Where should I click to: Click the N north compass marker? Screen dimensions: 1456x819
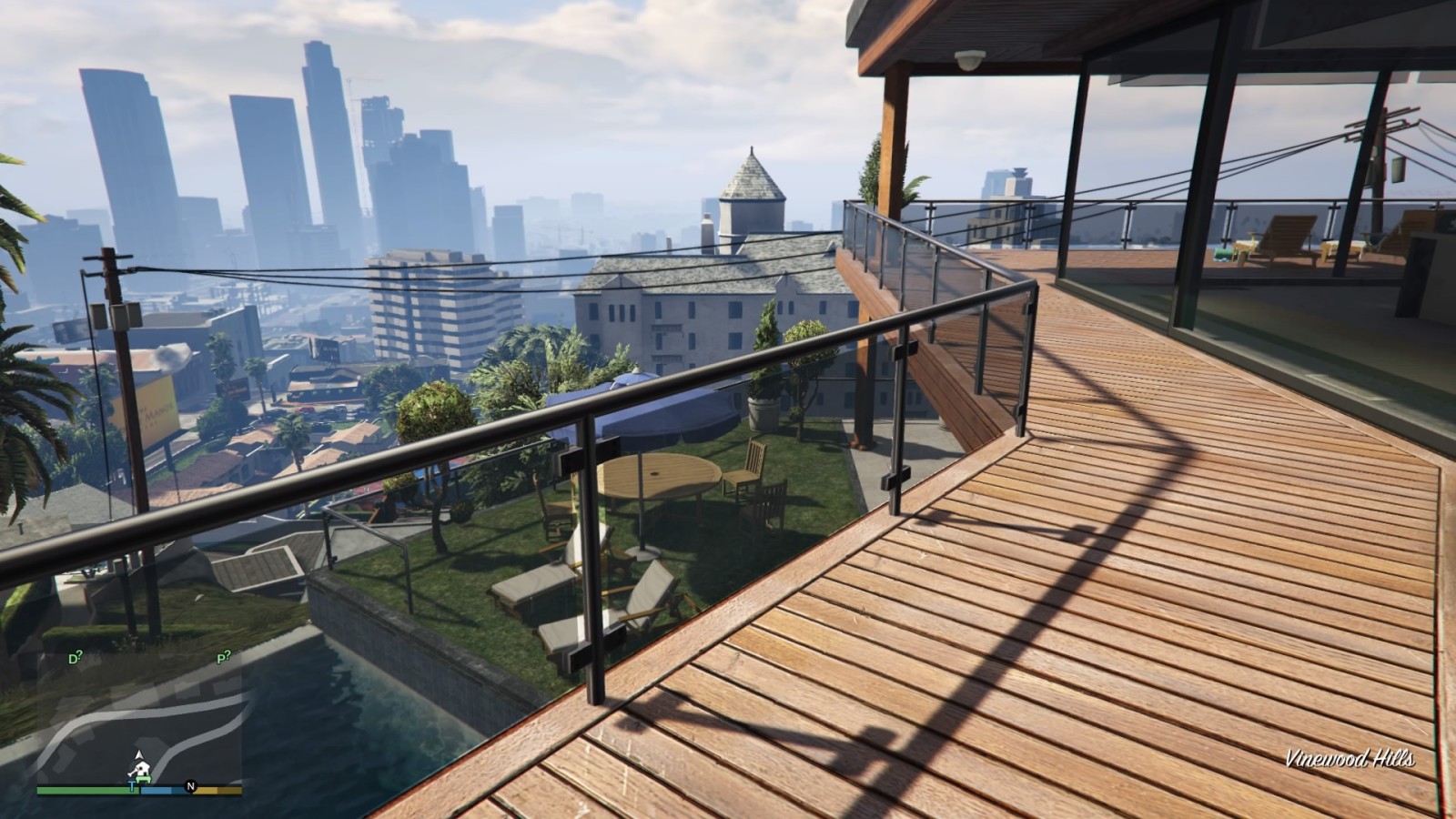click(191, 786)
